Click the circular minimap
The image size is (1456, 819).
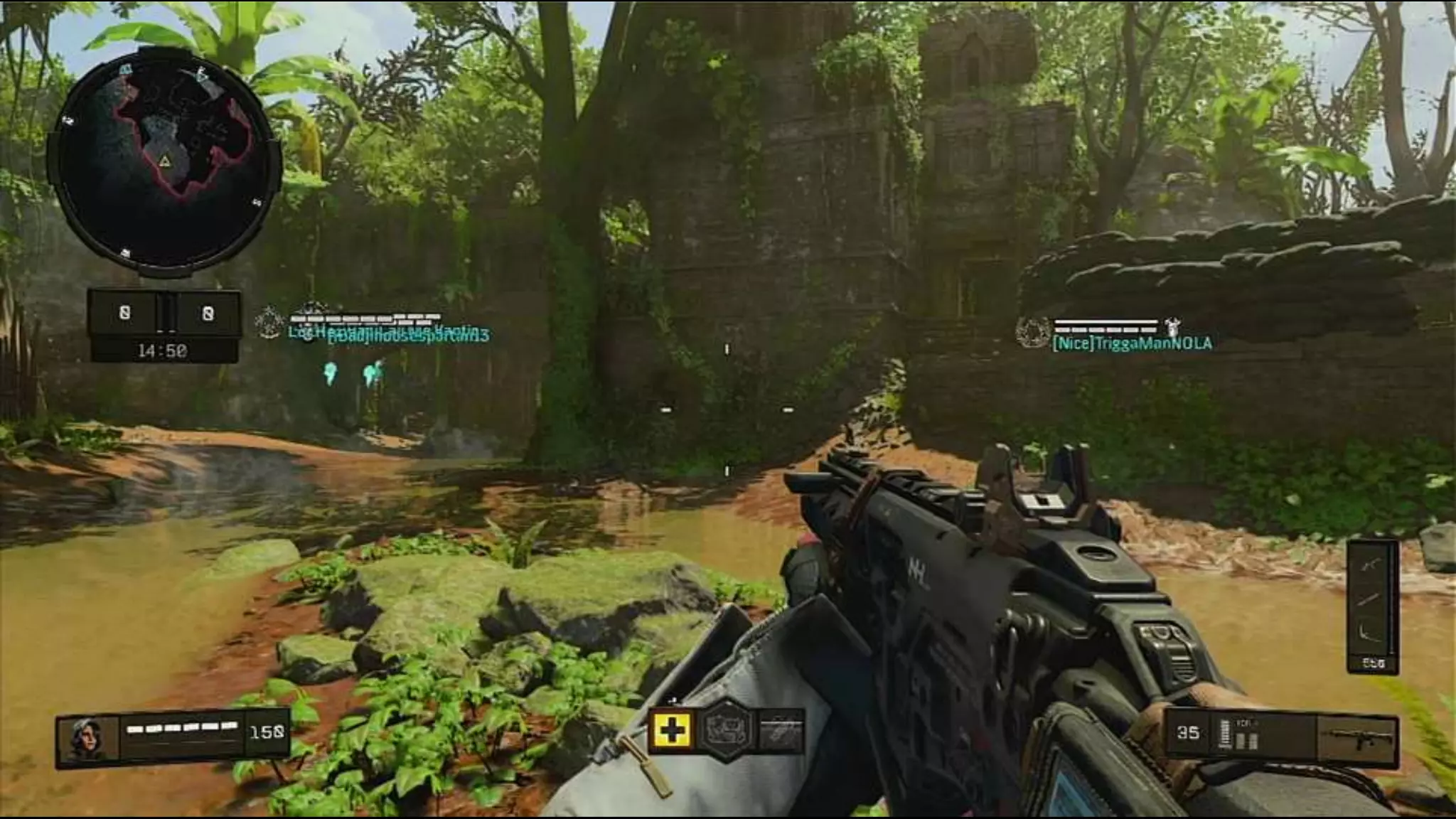tap(164, 161)
